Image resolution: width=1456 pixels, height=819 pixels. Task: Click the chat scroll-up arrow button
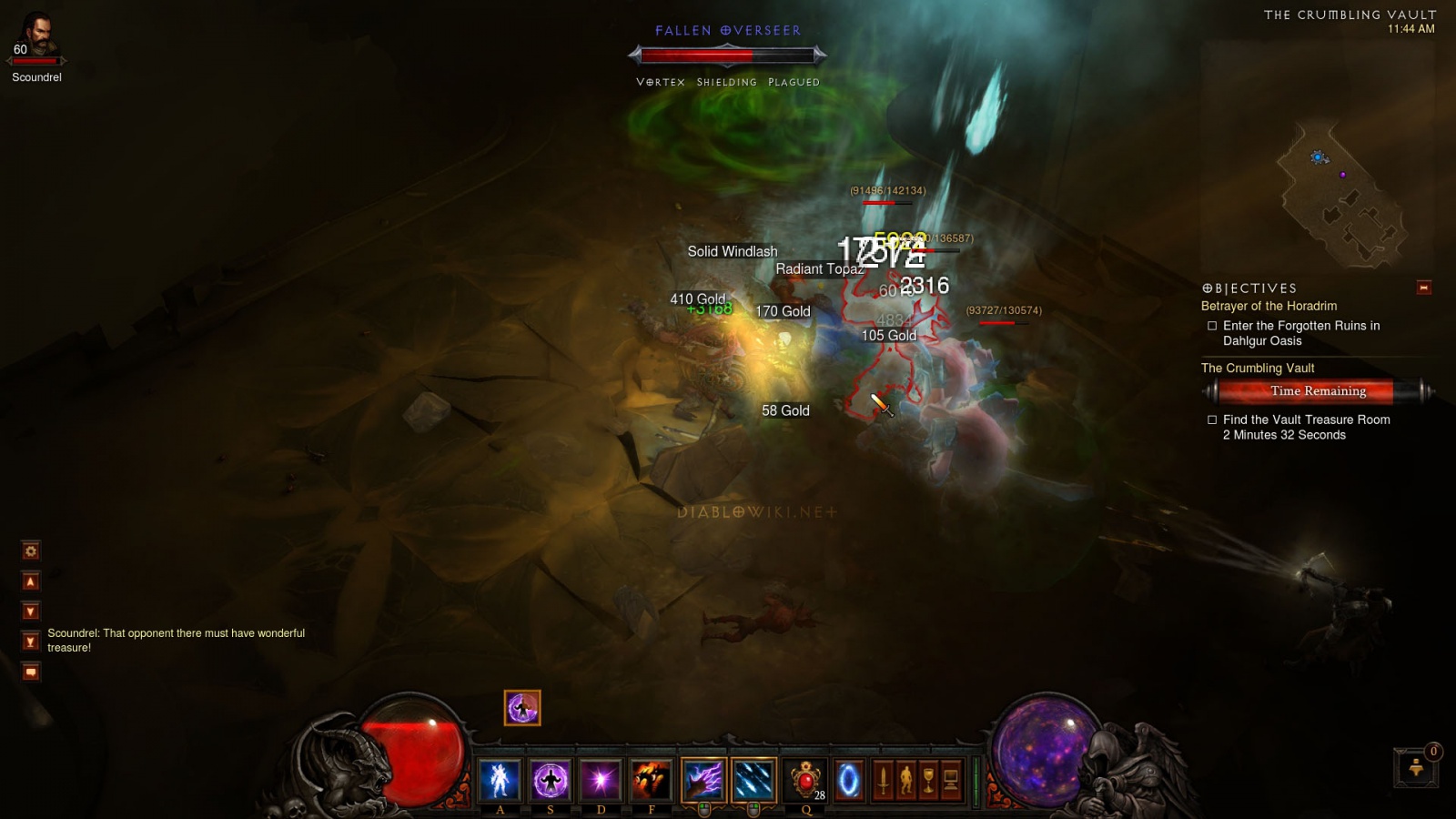tap(31, 581)
